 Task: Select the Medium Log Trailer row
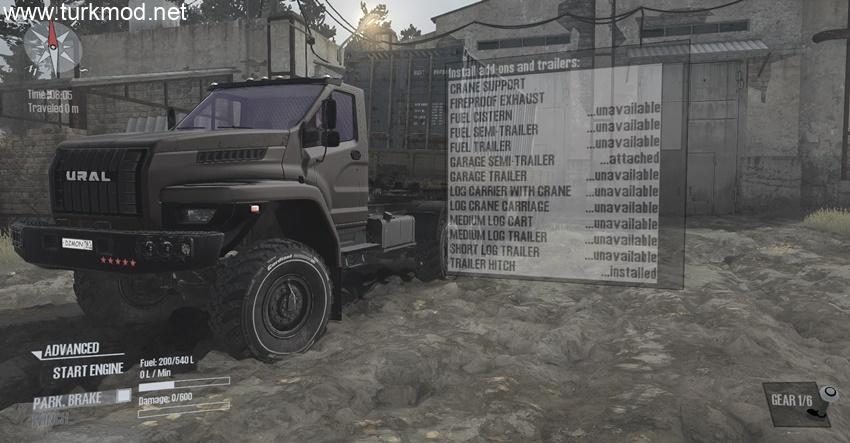coord(498,236)
